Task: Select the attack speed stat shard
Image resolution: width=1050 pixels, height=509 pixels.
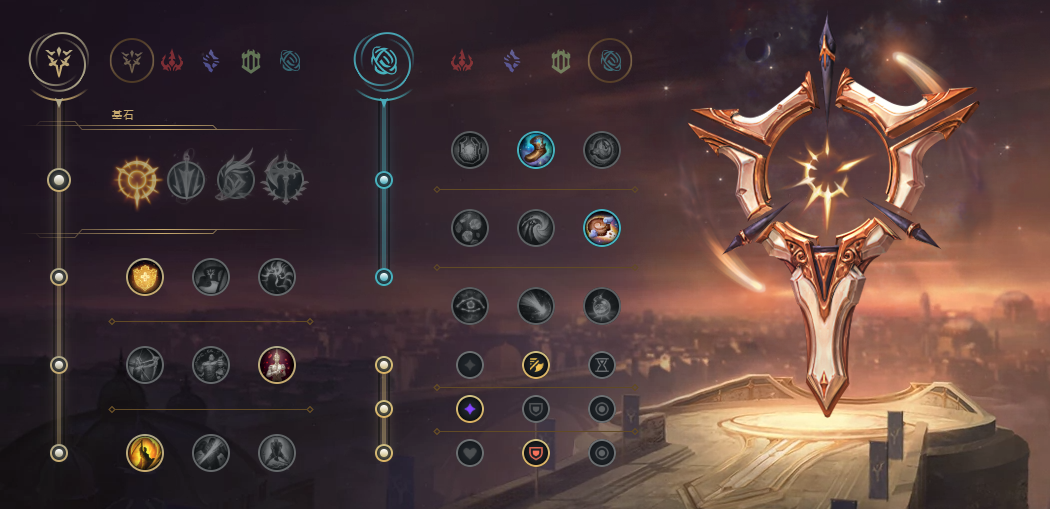Action: 536,365
